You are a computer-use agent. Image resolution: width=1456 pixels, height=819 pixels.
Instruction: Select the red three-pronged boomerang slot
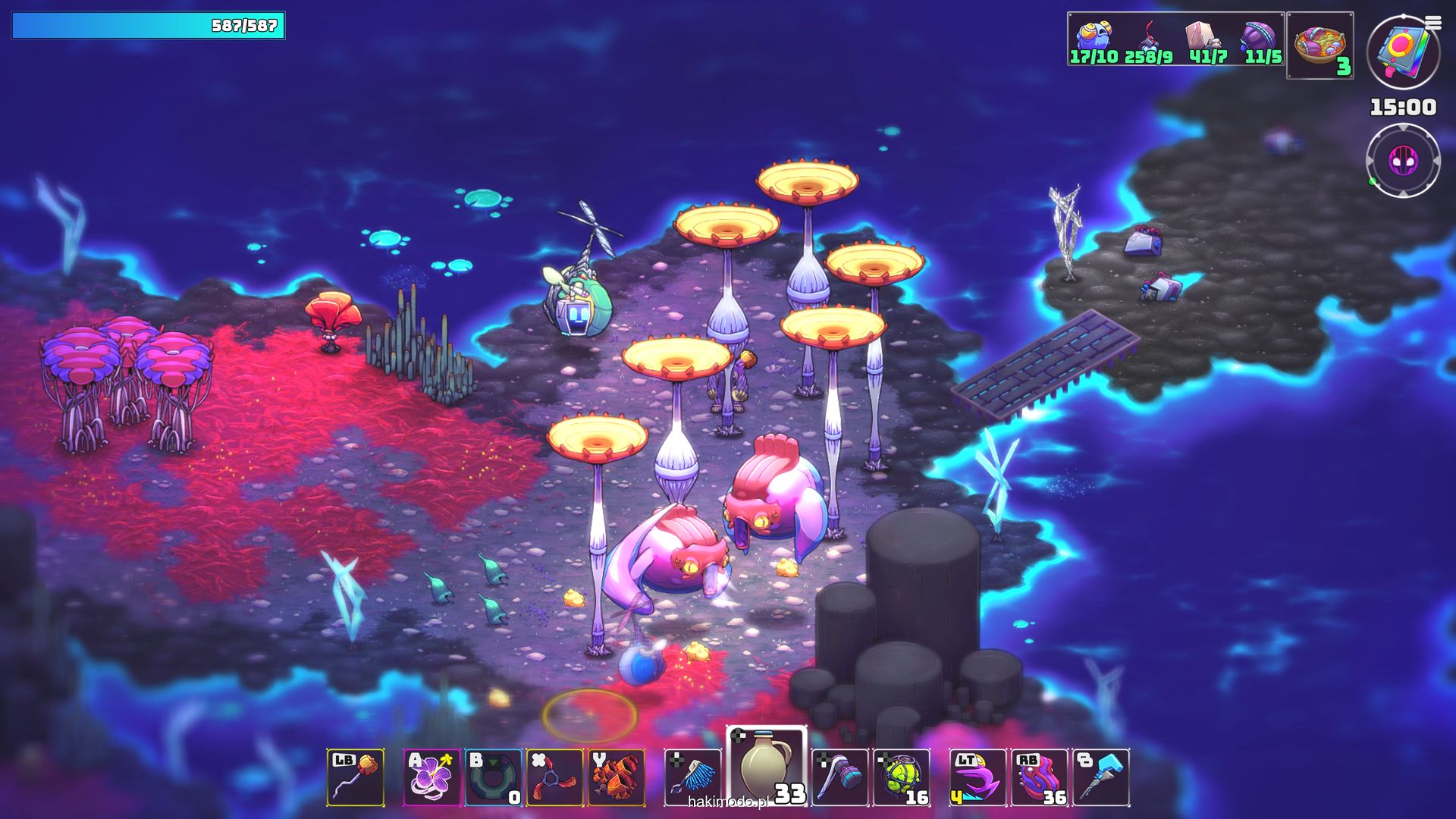tap(554, 777)
